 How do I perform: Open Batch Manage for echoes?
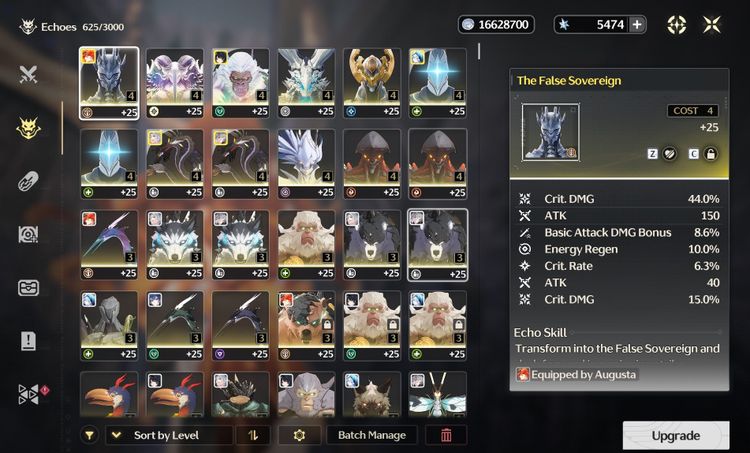371,435
